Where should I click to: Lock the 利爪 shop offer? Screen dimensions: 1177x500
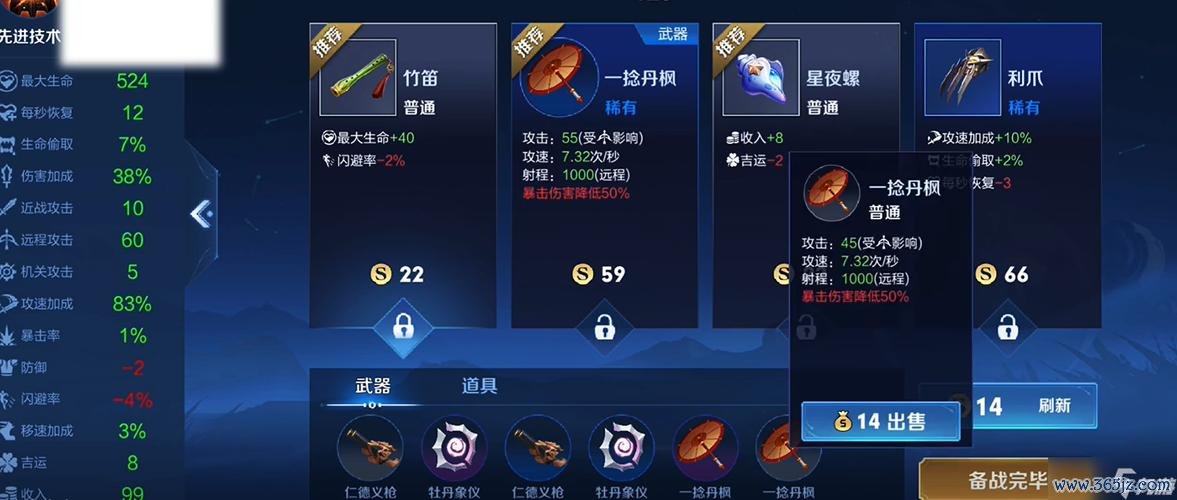click(x=1008, y=326)
